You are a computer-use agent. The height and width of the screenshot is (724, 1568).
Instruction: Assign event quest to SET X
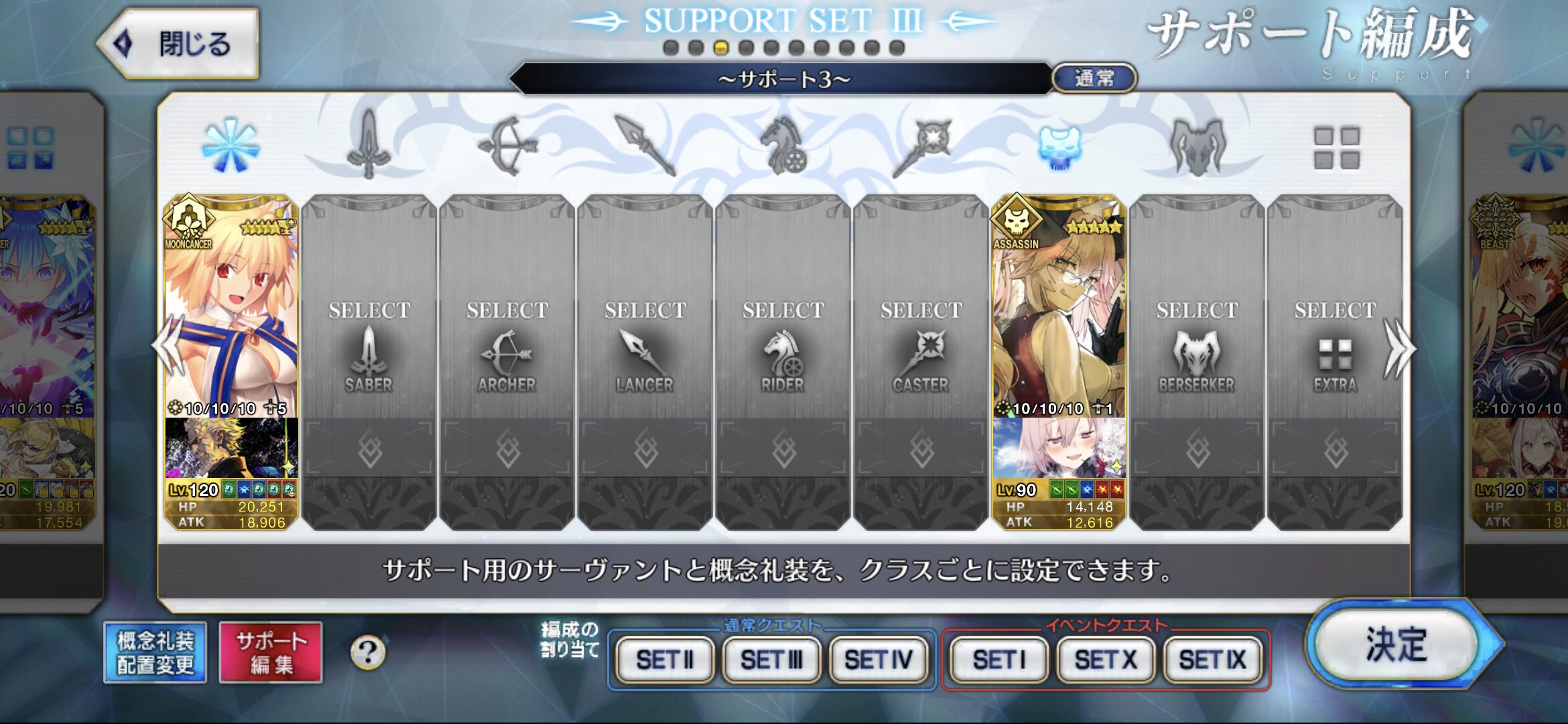click(x=1106, y=660)
